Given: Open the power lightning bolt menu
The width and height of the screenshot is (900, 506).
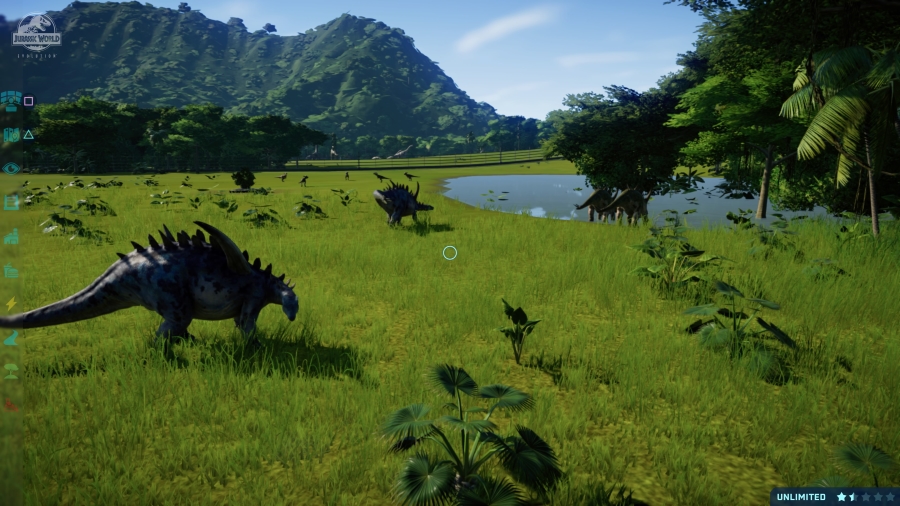Looking at the screenshot, I should click(11, 304).
